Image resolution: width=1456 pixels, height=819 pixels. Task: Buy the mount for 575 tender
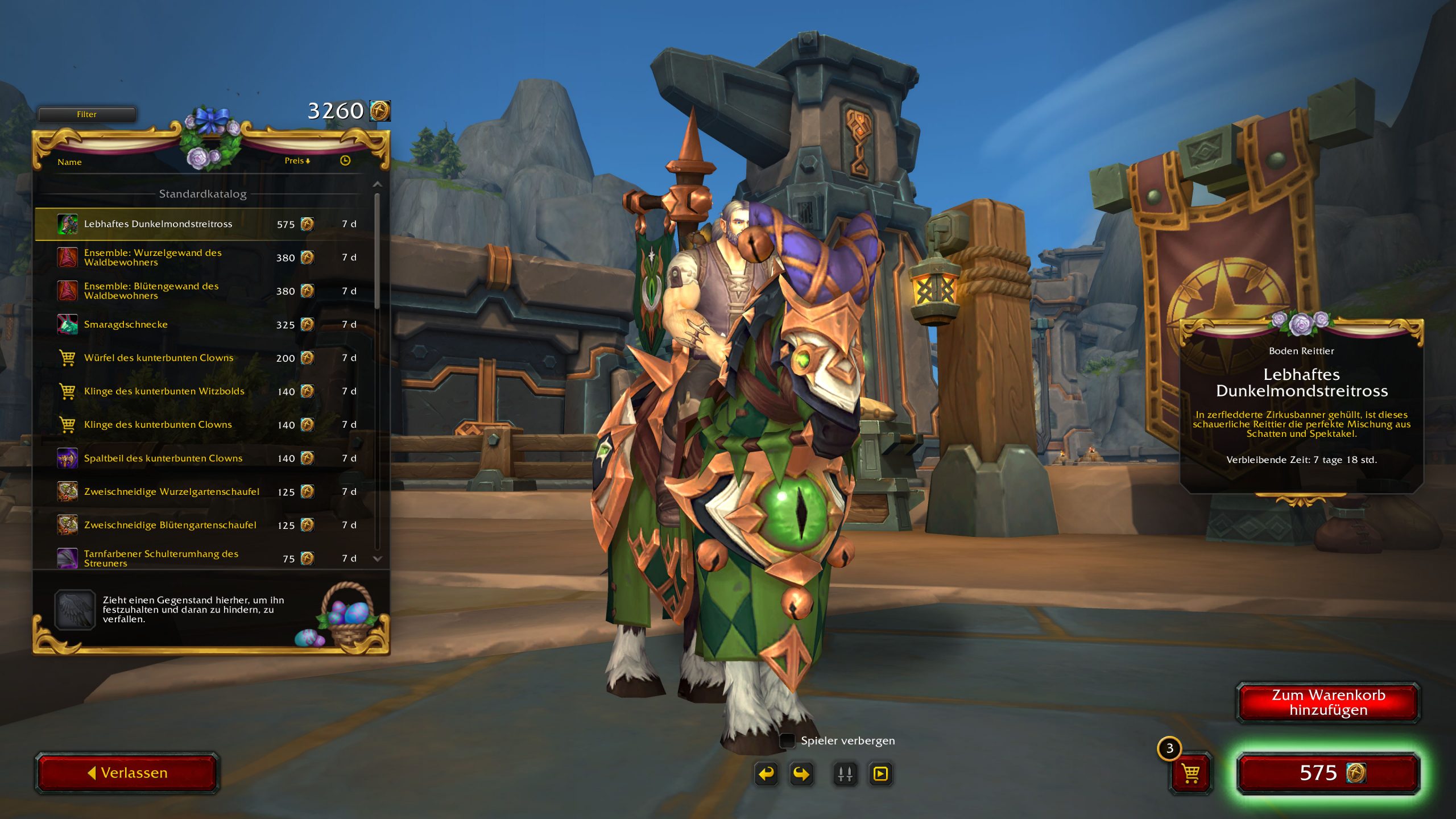click(x=1328, y=773)
